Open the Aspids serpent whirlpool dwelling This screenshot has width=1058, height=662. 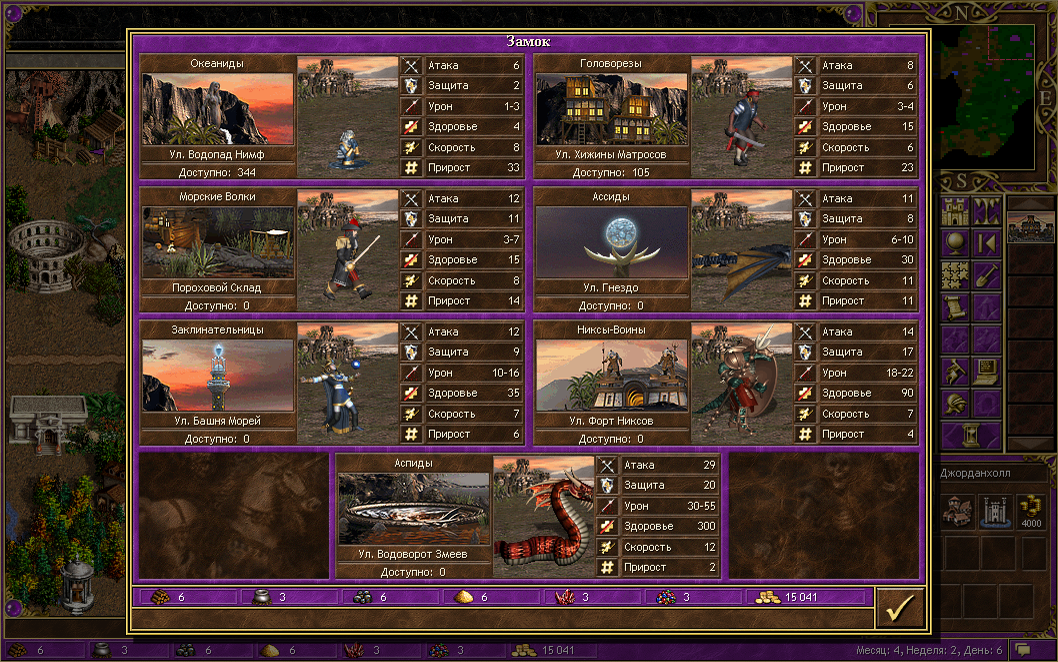coord(414,508)
